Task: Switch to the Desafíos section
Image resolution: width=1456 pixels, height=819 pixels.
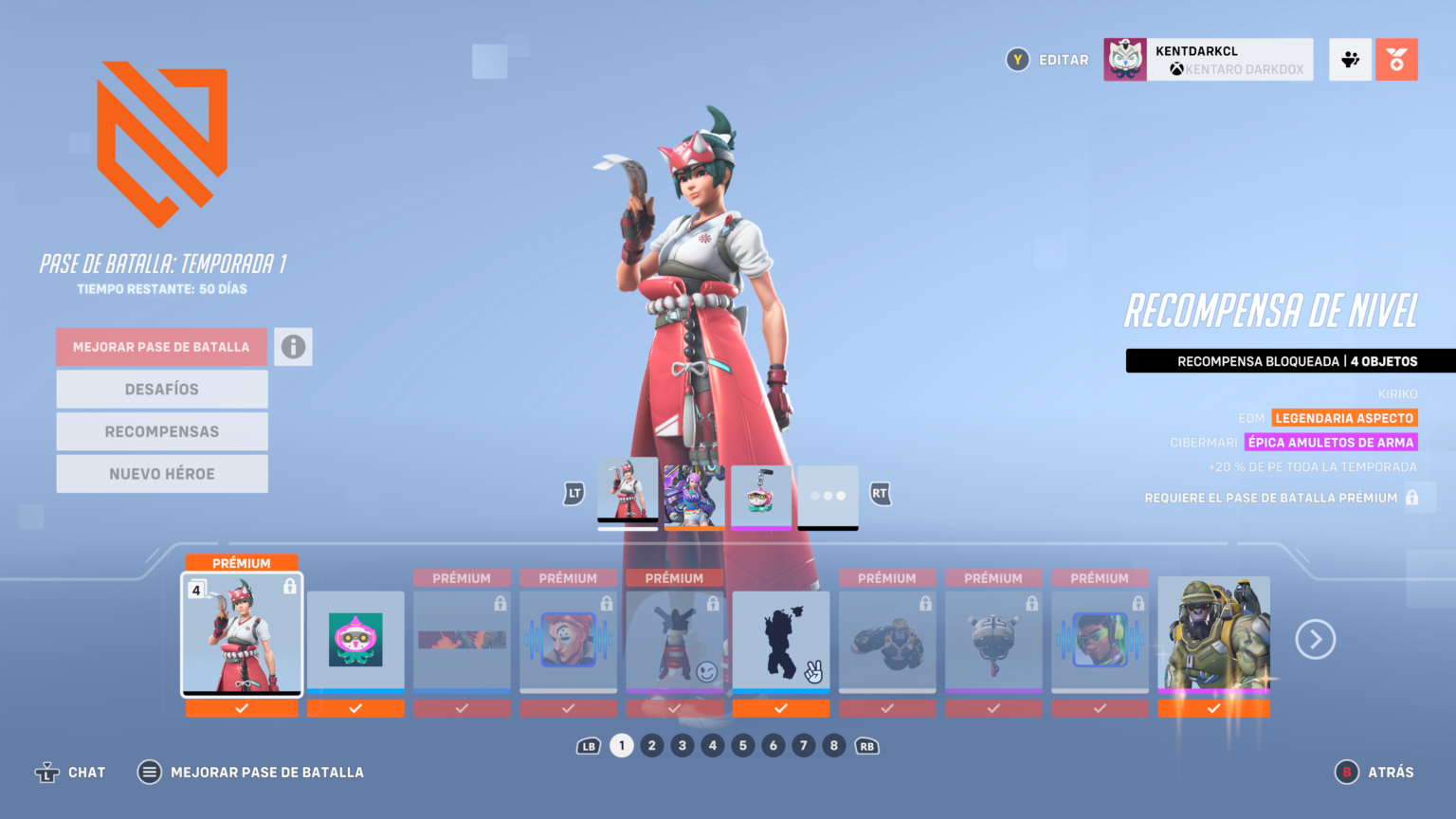Action: [x=161, y=389]
